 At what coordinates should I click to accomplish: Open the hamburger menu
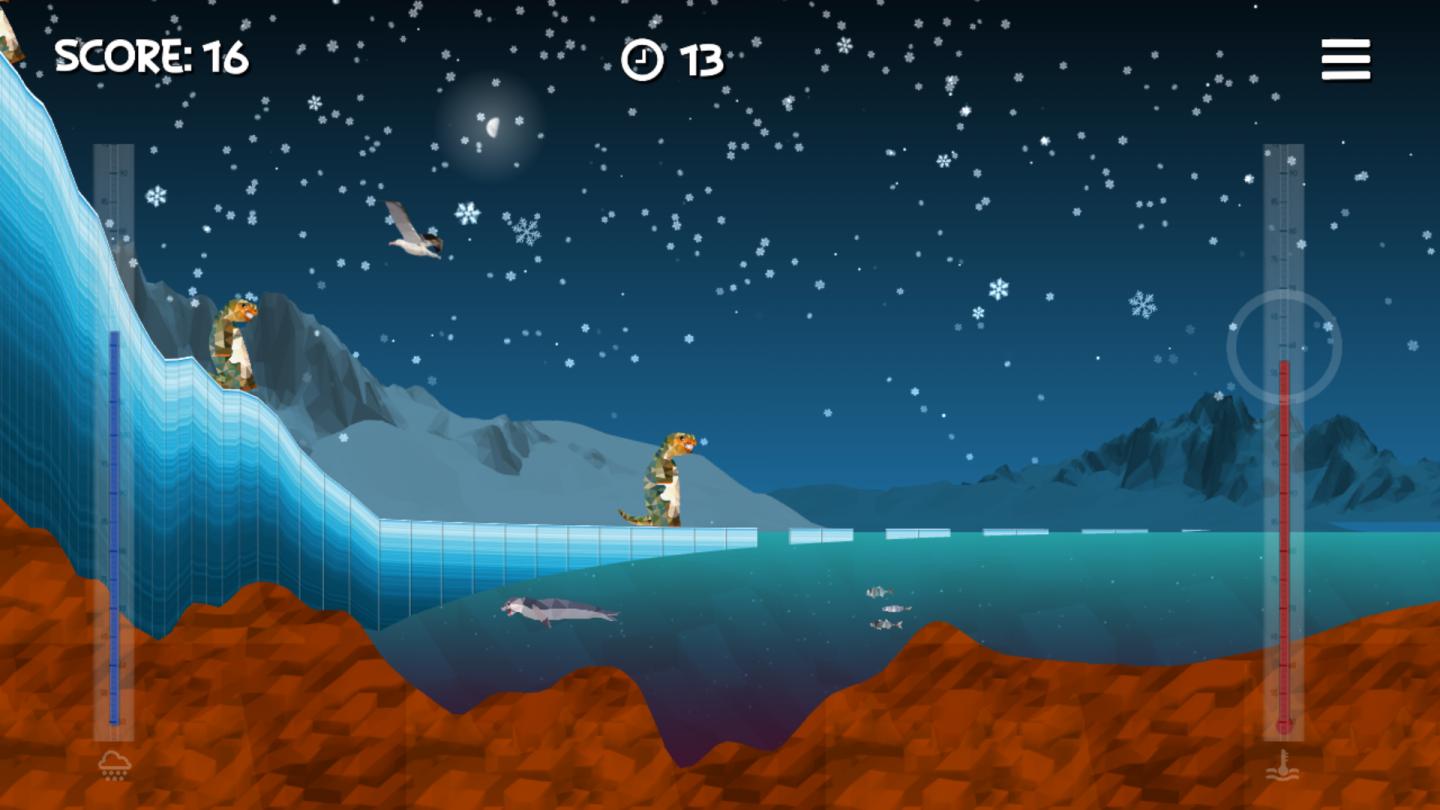pyautogui.click(x=1344, y=60)
